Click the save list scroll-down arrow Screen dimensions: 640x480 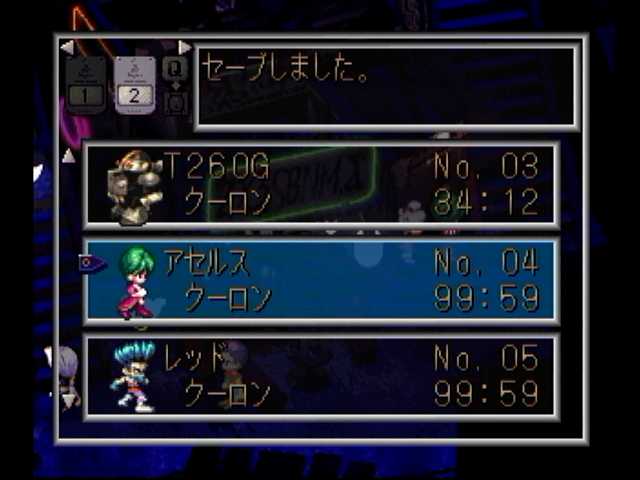[68, 400]
